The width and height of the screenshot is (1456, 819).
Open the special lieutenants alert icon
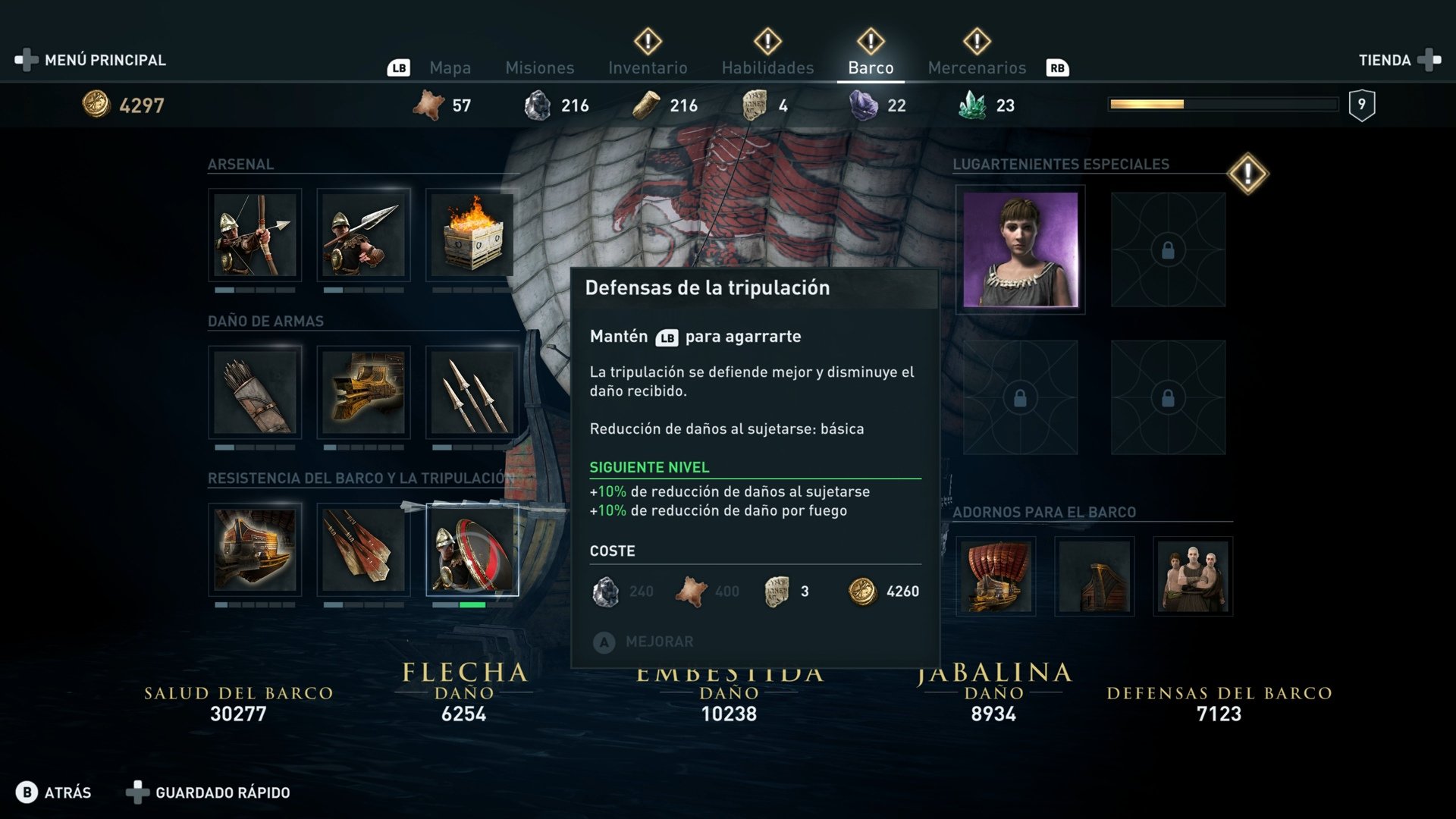pyautogui.click(x=1249, y=173)
